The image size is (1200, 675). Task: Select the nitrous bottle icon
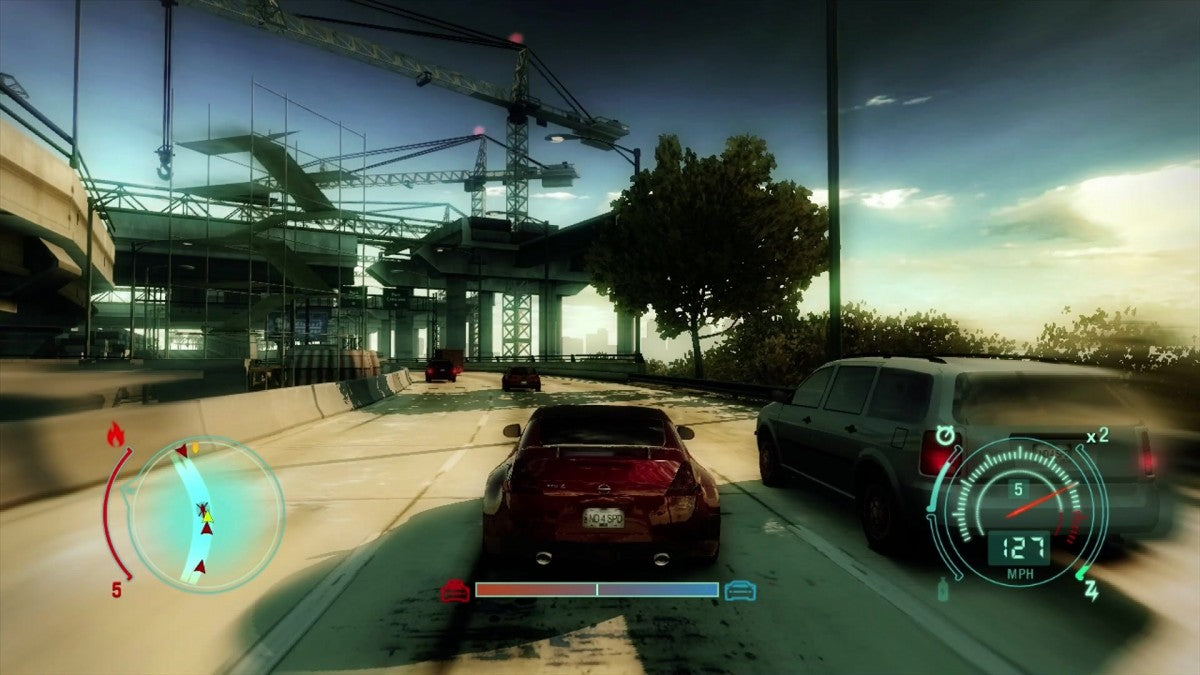[943, 589]
